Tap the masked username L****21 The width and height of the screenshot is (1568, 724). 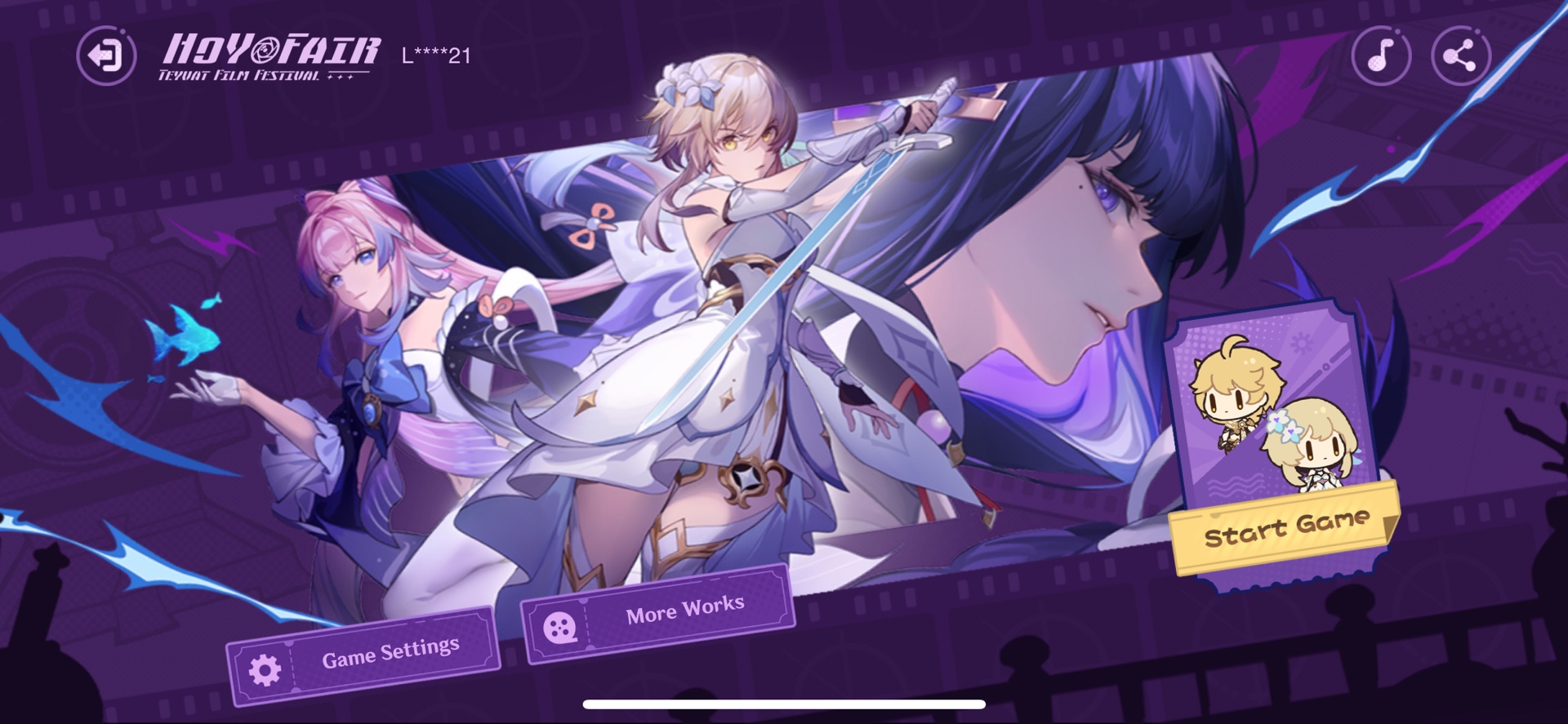pos(434,54)
